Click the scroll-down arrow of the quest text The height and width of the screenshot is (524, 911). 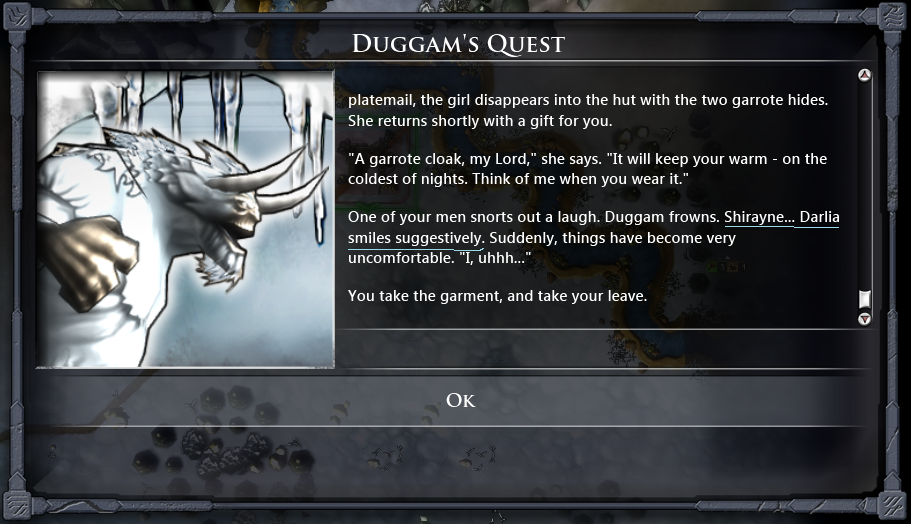tap(865, 318)
